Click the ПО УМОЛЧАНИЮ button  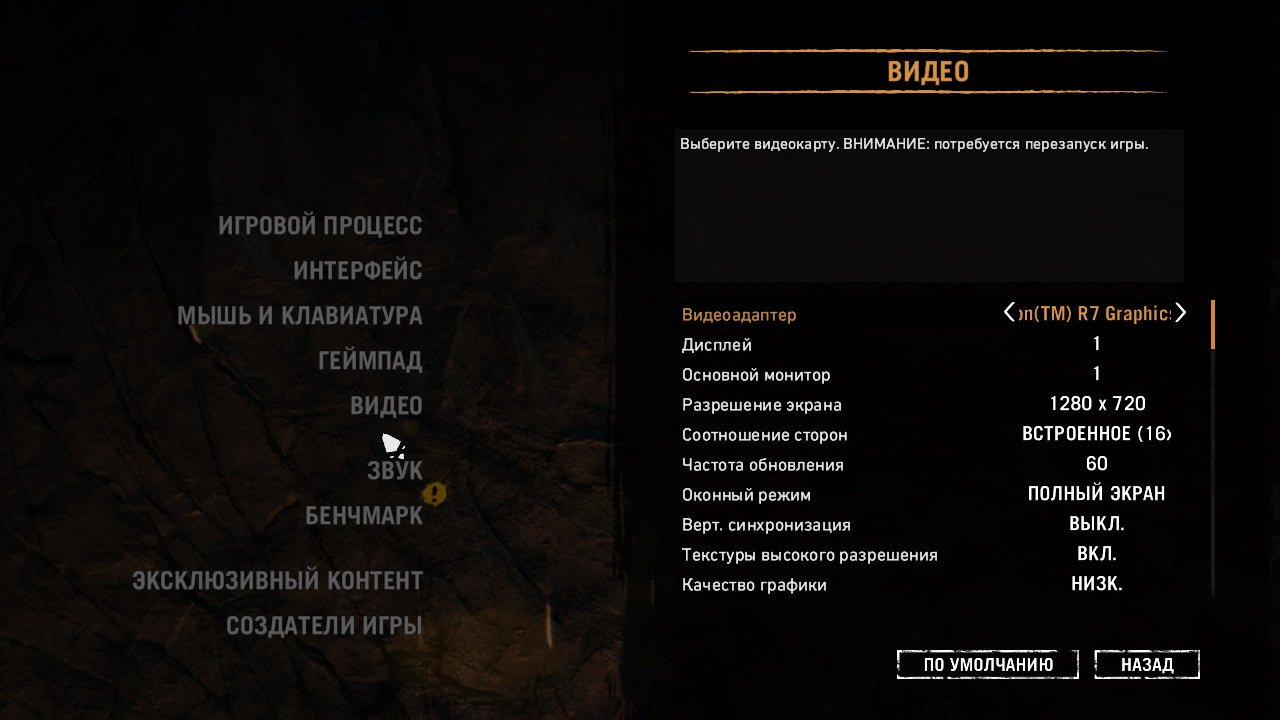[x=988, y=665]
